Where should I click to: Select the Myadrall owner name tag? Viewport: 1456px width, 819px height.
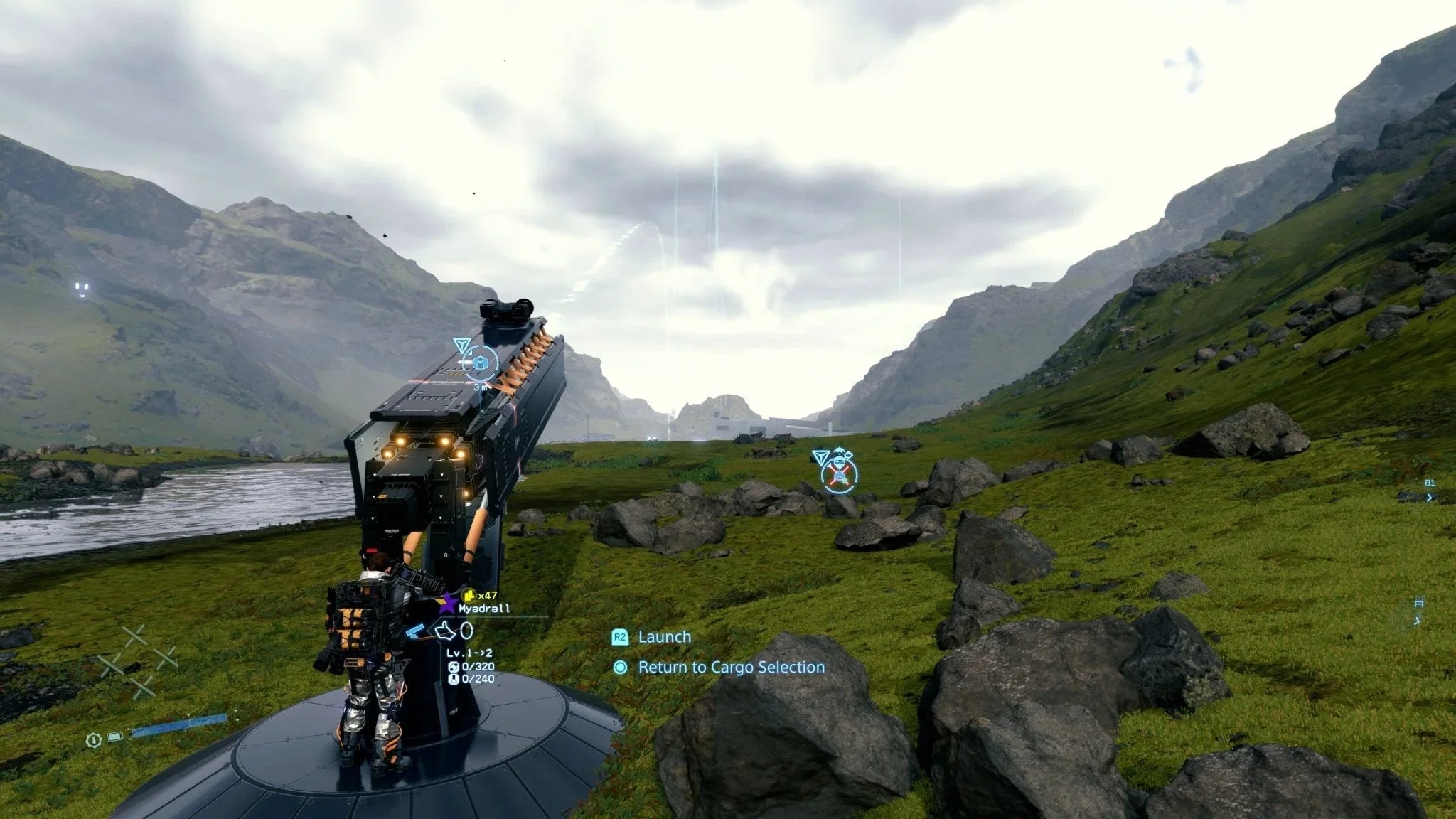point(483,609)
